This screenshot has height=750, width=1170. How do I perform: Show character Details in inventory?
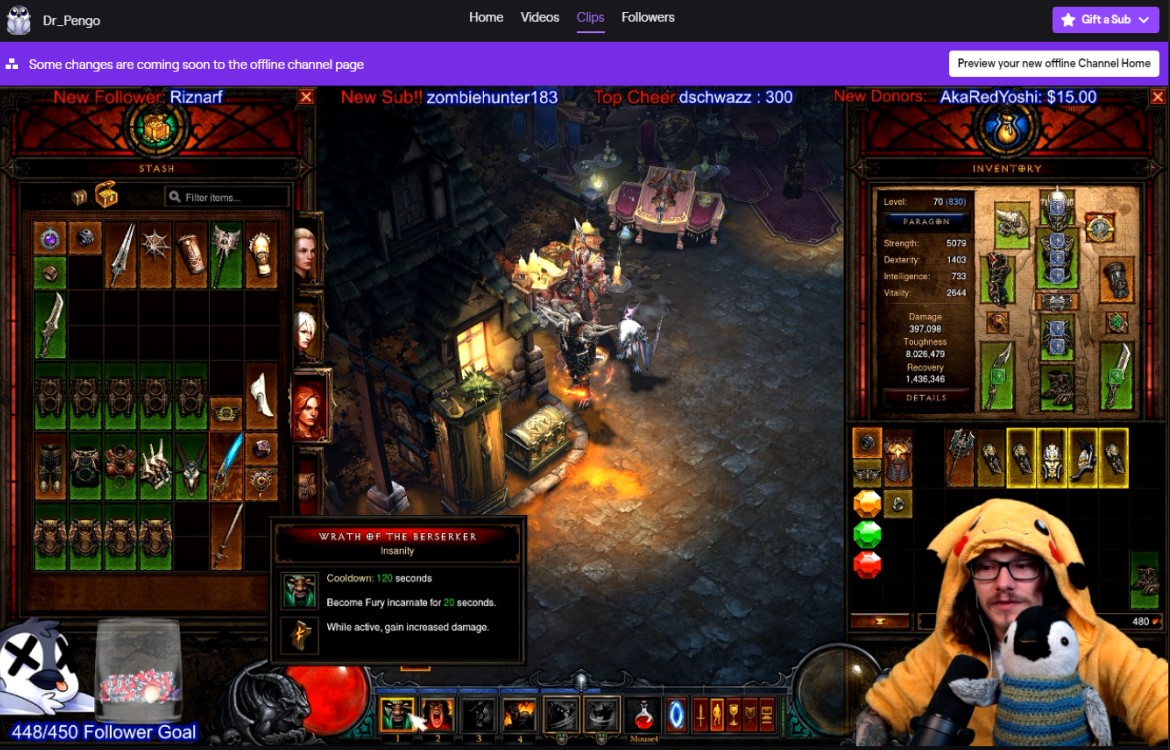point(926,397)
